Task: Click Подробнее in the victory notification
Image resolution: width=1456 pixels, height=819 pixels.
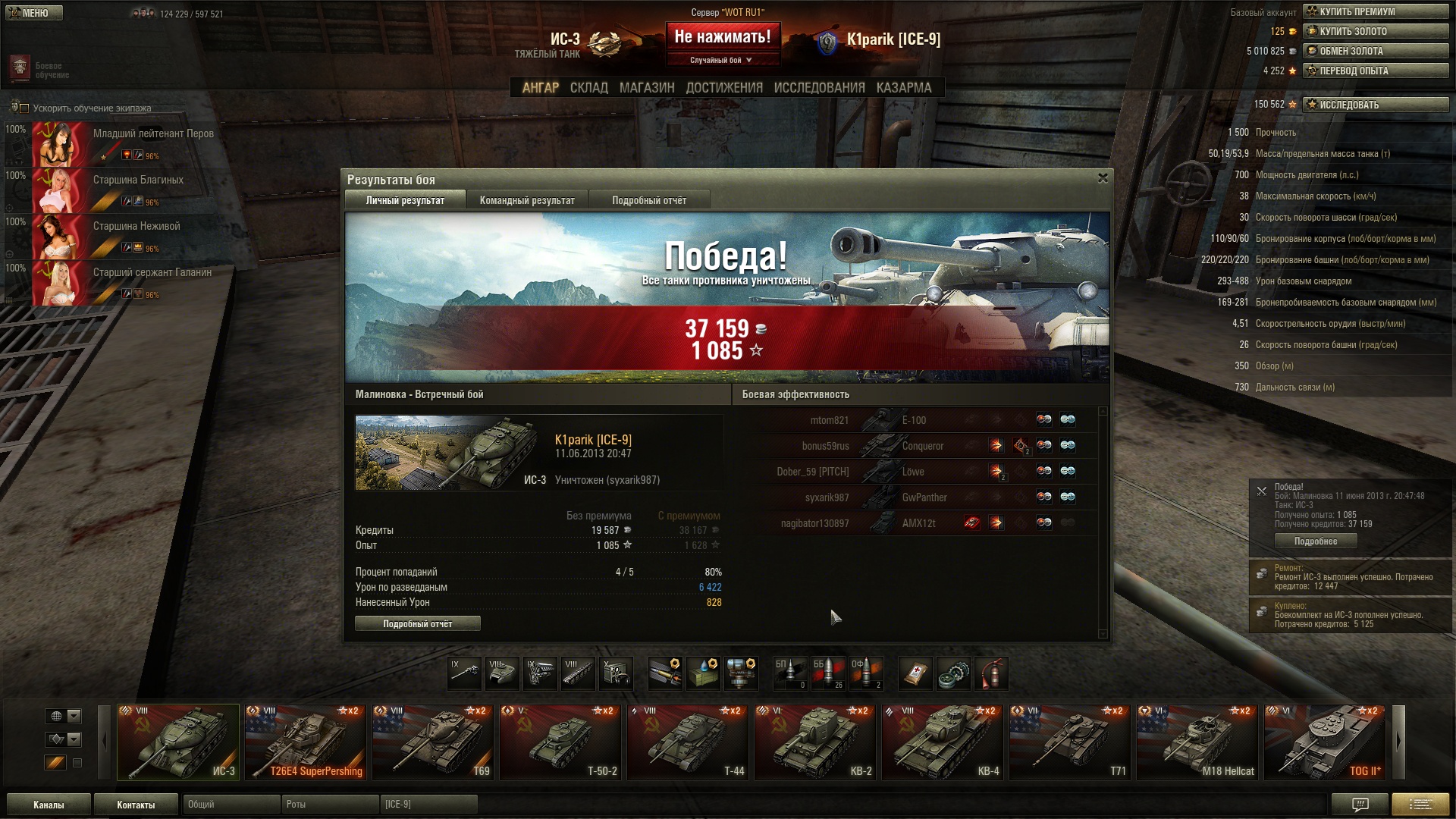Action: point(1315,541)
